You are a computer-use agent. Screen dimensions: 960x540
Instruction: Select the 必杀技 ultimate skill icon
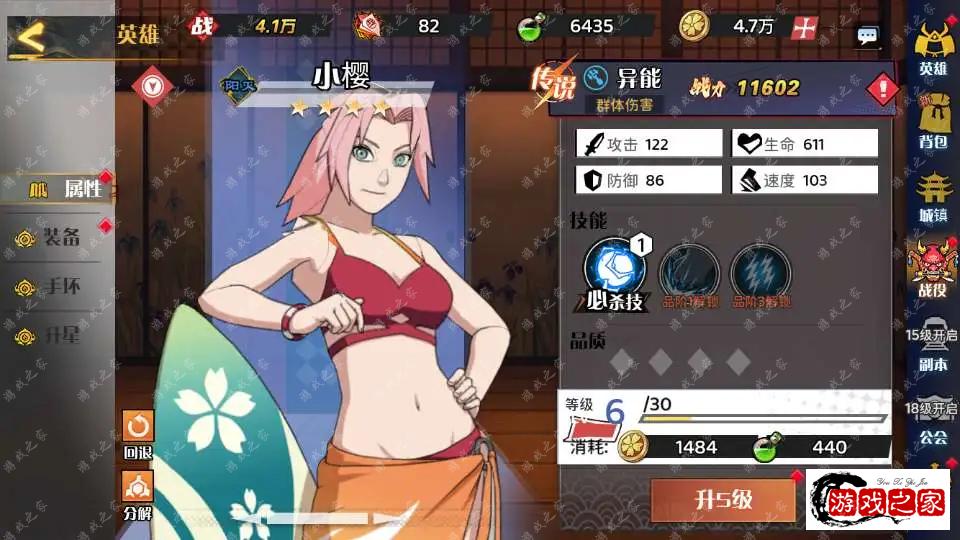click(x=615, y=269)
